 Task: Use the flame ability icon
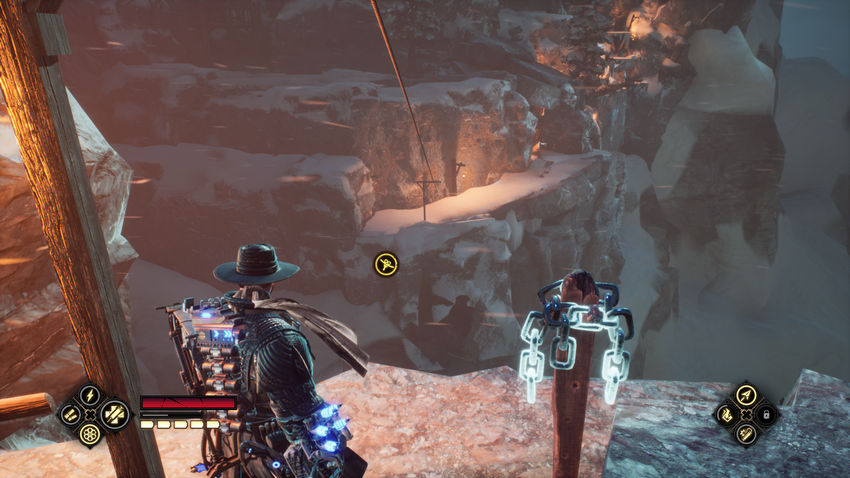pyautogui.click(x=727, y=415)
